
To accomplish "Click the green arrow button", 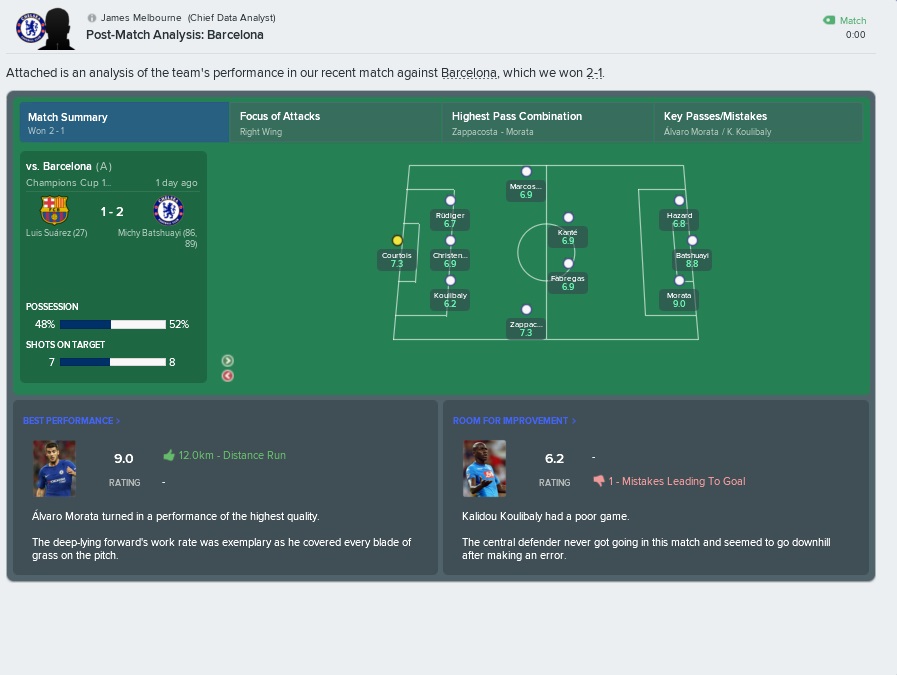I will click(x=228, y=360).
